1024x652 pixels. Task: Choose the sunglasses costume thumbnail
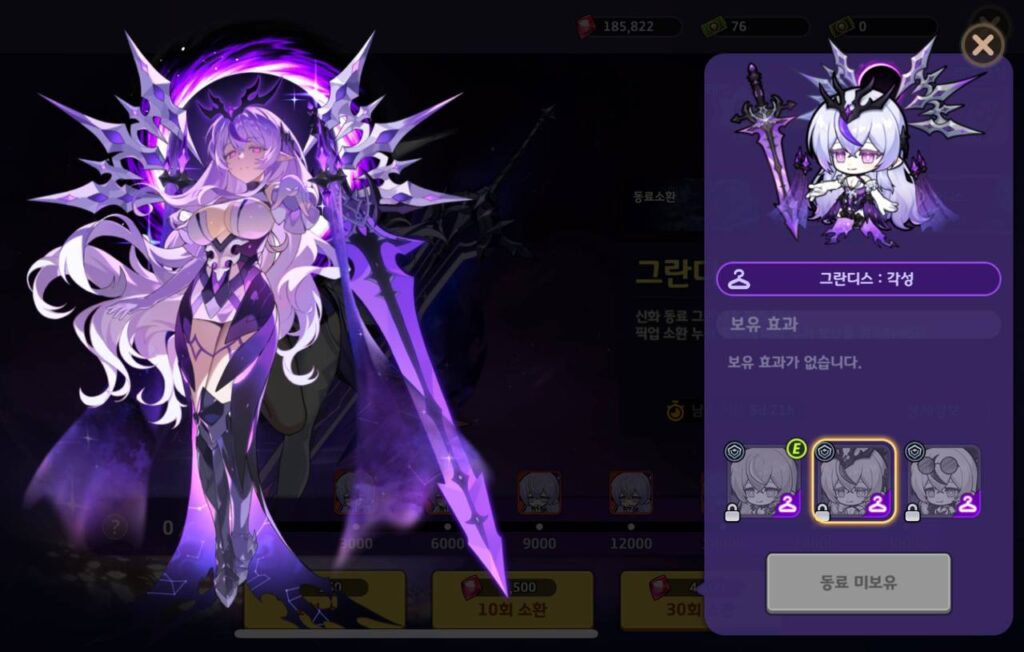(x=943, y=480)
